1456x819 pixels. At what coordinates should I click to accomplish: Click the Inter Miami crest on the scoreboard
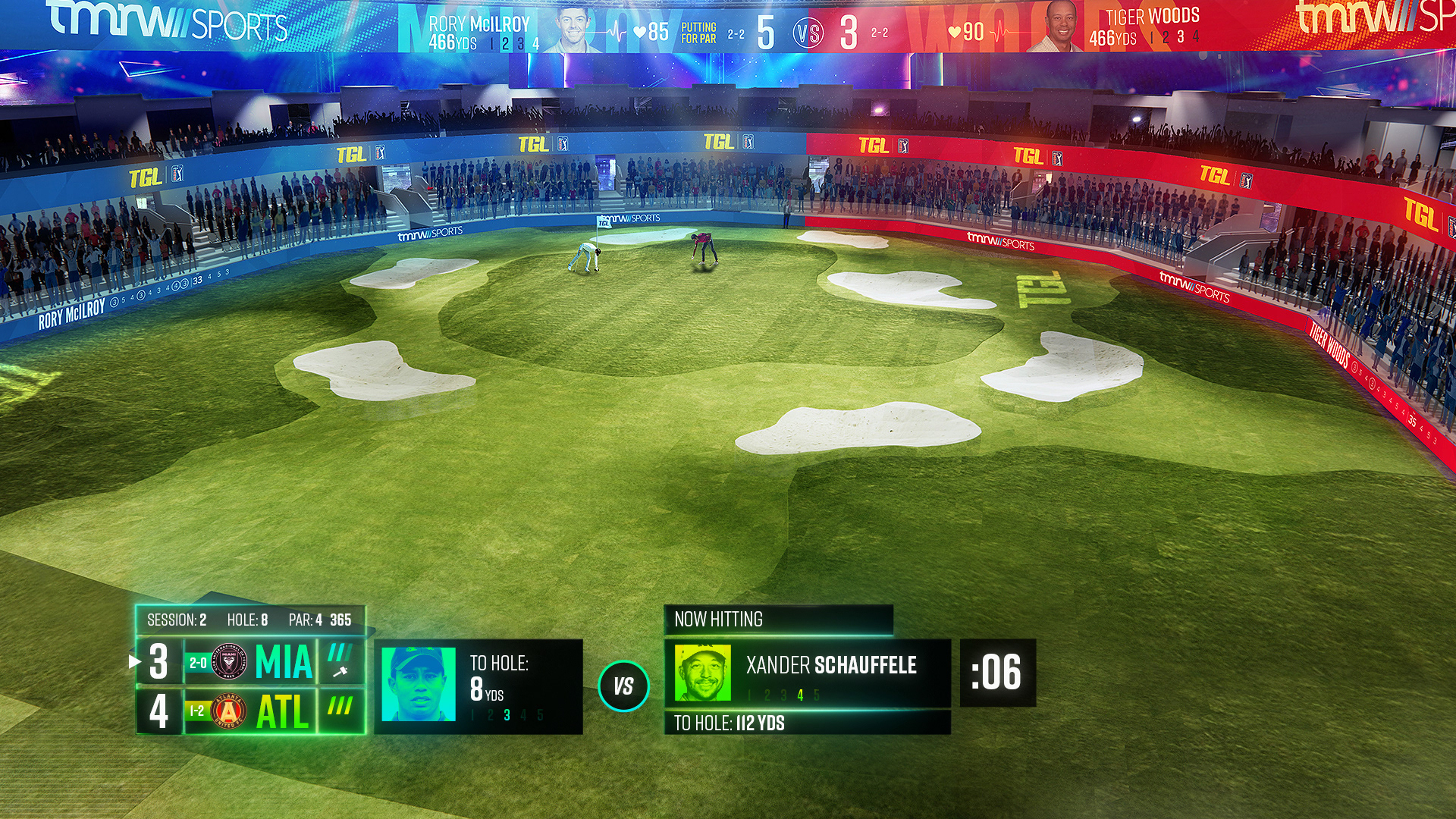click(229, 662)
